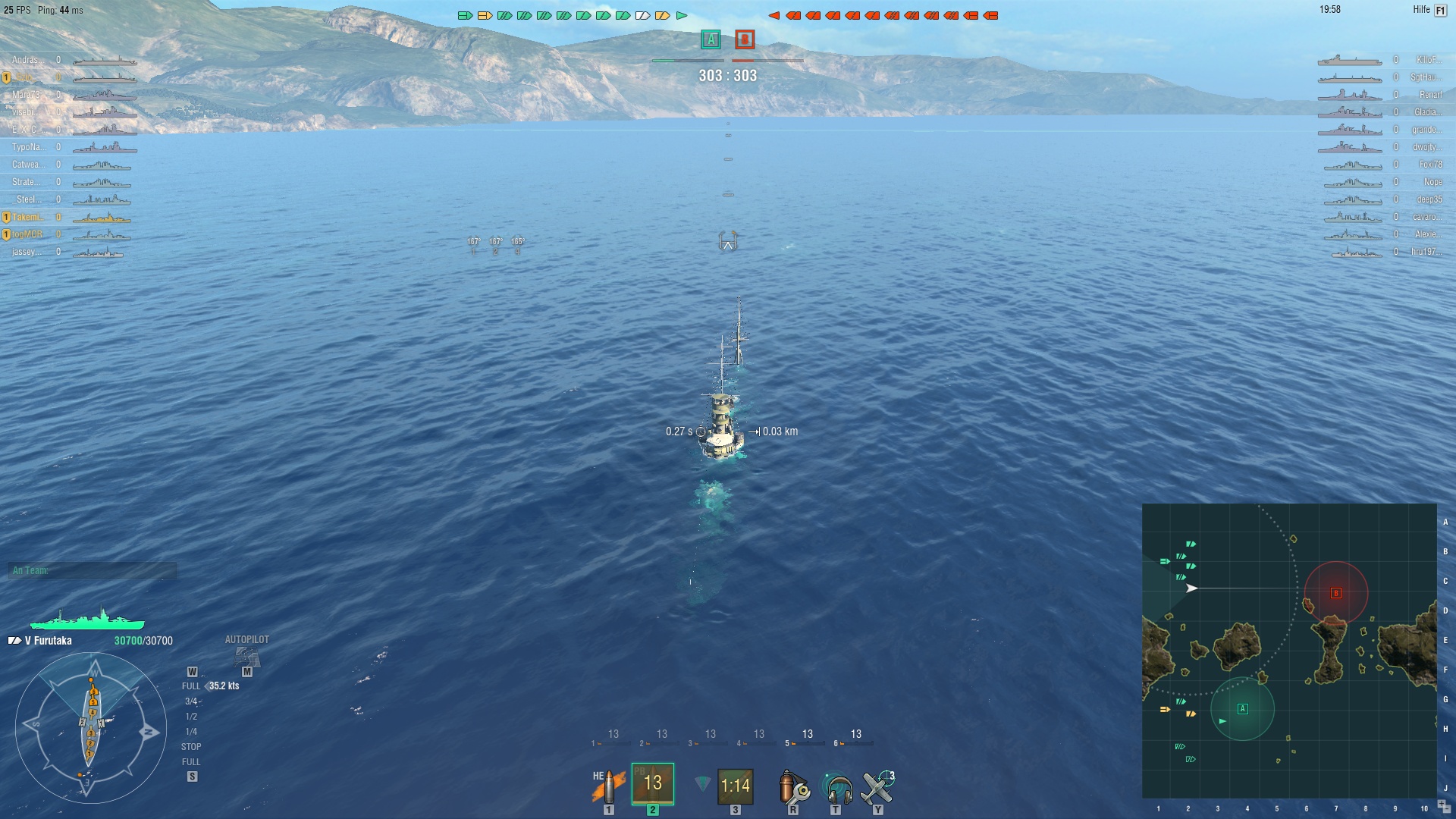Switch to the torpedo slot showing 1:14
The image size is (1456, 819).
[735, 786]
